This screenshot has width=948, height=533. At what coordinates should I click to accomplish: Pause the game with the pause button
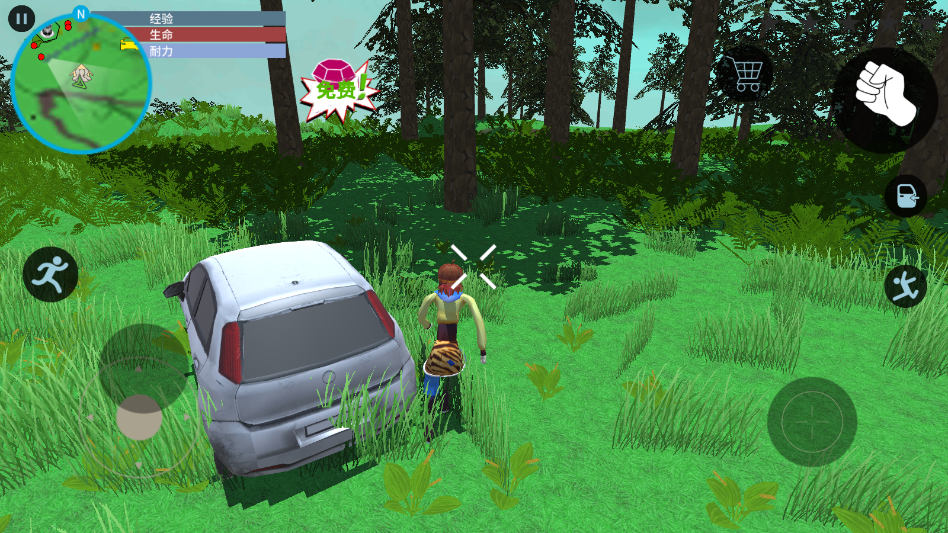(21, 19)
